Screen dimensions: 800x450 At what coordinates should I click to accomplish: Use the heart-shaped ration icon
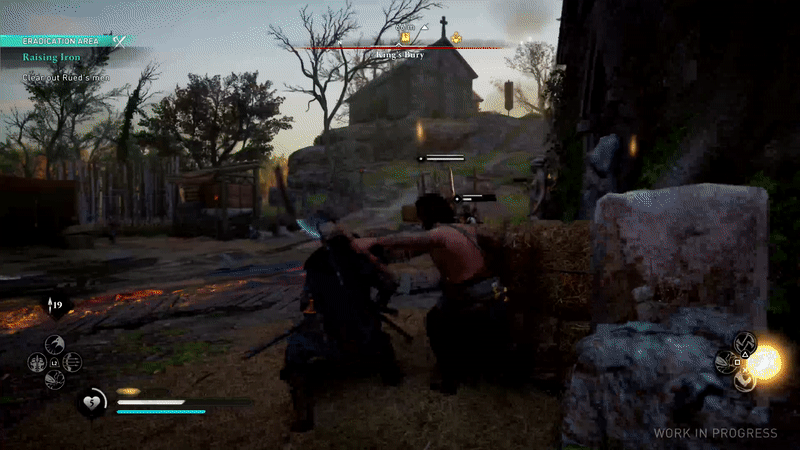pyautogui.click(x=91, y=401)
